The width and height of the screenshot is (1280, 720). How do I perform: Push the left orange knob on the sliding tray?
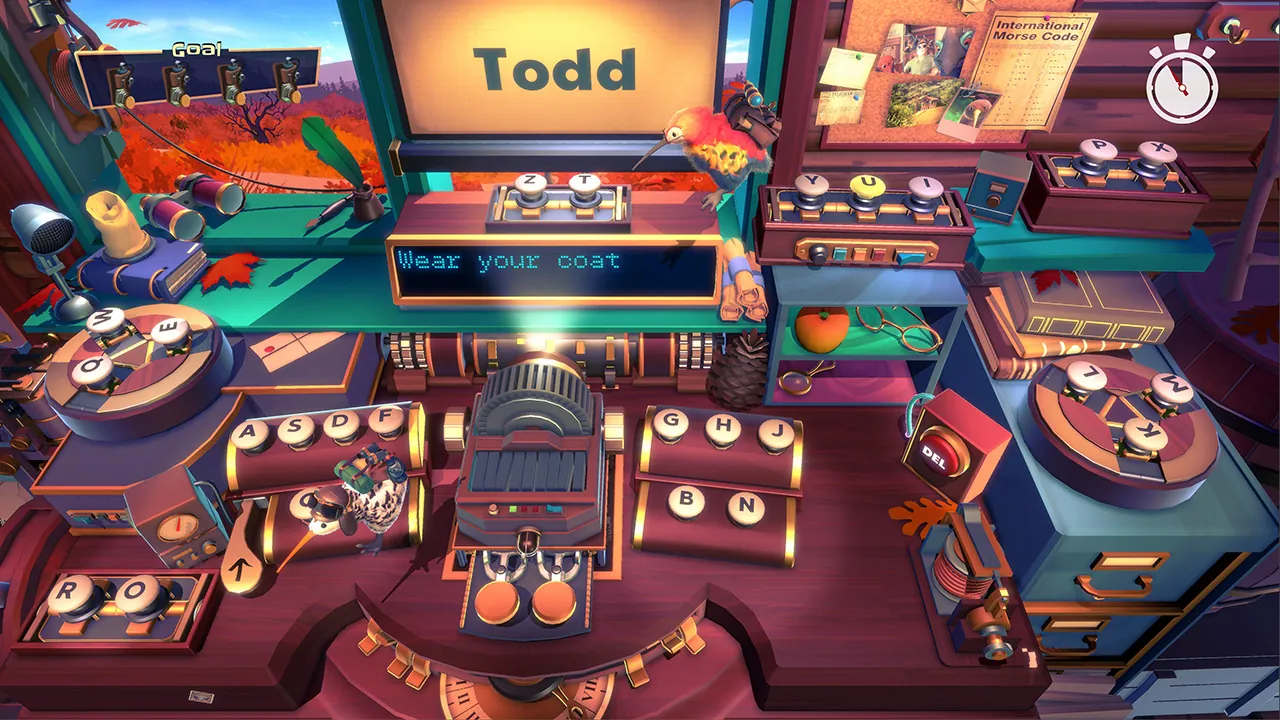[x=500, y=600]
